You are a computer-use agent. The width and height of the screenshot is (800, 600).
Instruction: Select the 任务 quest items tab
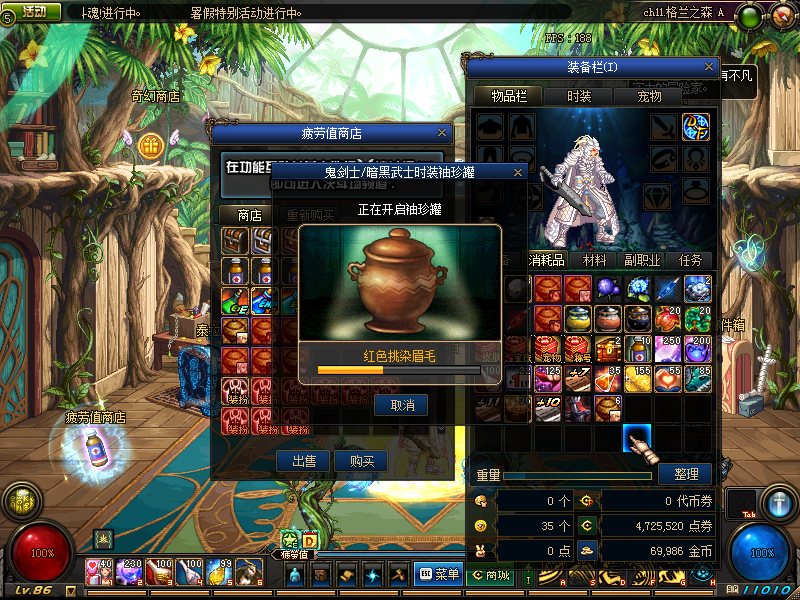click(x=691, y=260)
